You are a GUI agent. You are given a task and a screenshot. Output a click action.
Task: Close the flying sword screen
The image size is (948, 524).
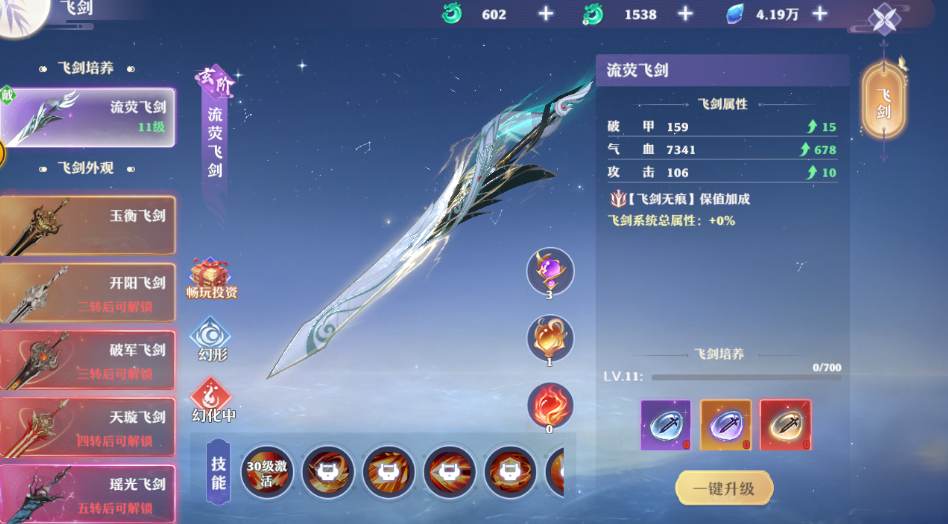(x=885, y=20)
